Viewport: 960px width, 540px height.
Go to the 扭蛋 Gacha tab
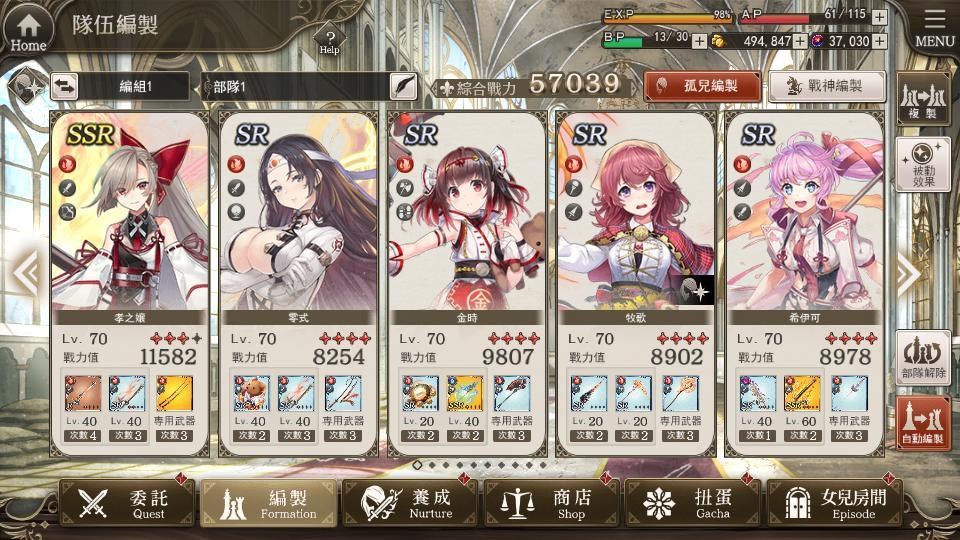(692, 502)
